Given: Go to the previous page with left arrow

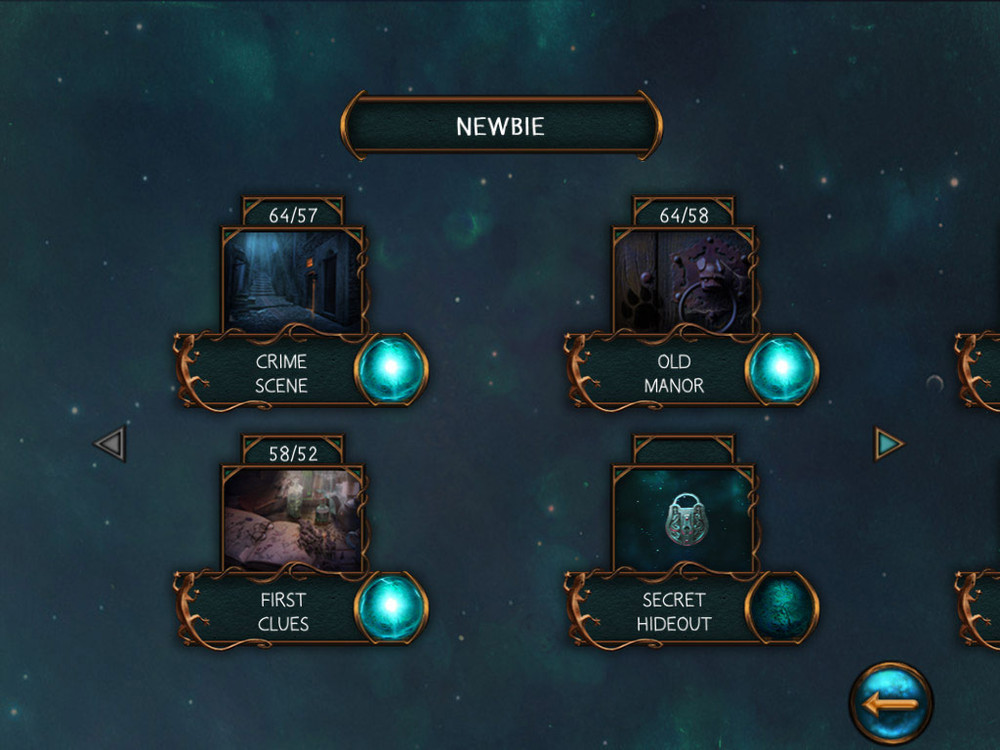Looking at the screenshot, I should pos(110,443).
